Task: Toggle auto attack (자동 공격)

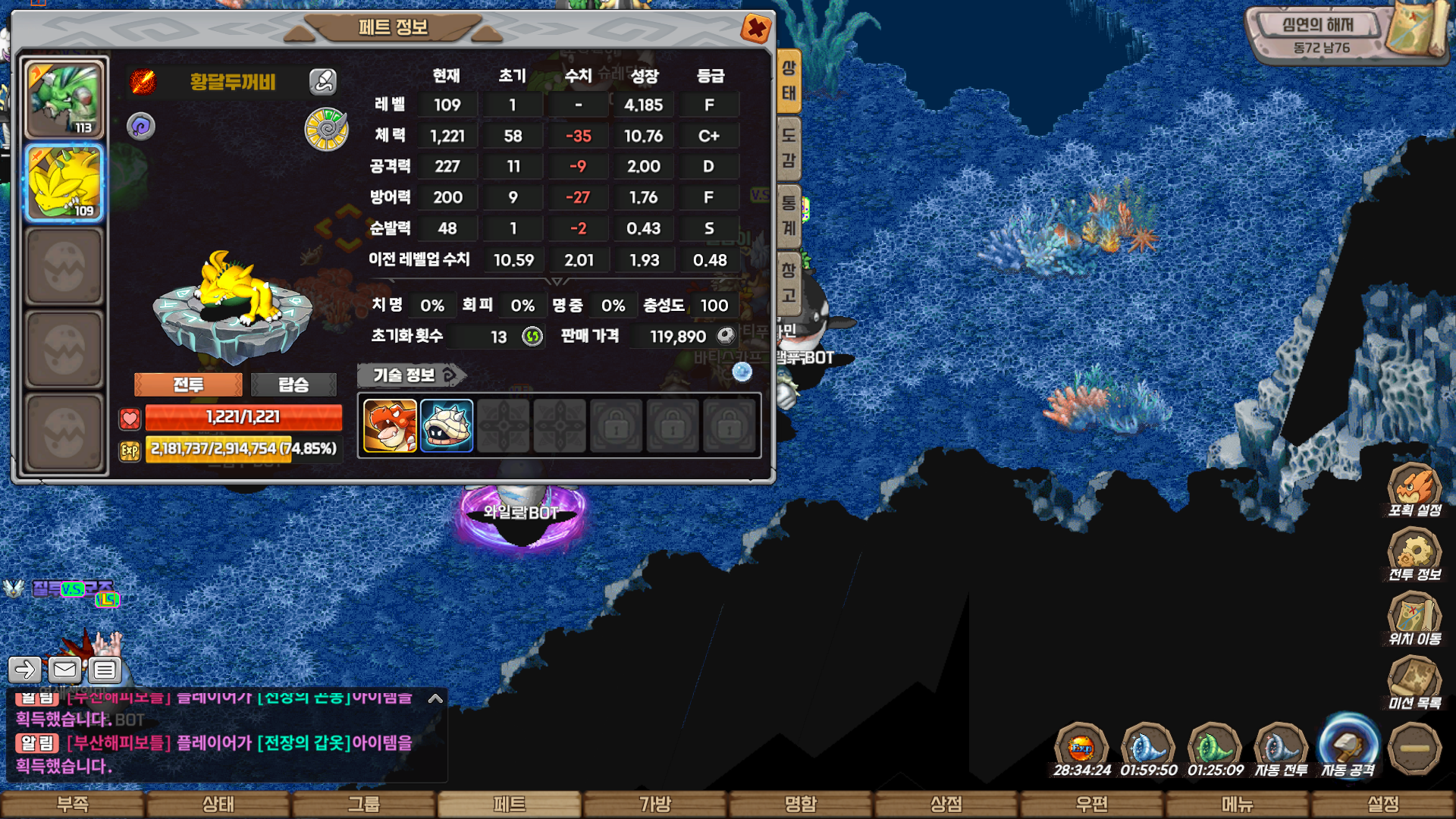Action: tap(1348, 747)
